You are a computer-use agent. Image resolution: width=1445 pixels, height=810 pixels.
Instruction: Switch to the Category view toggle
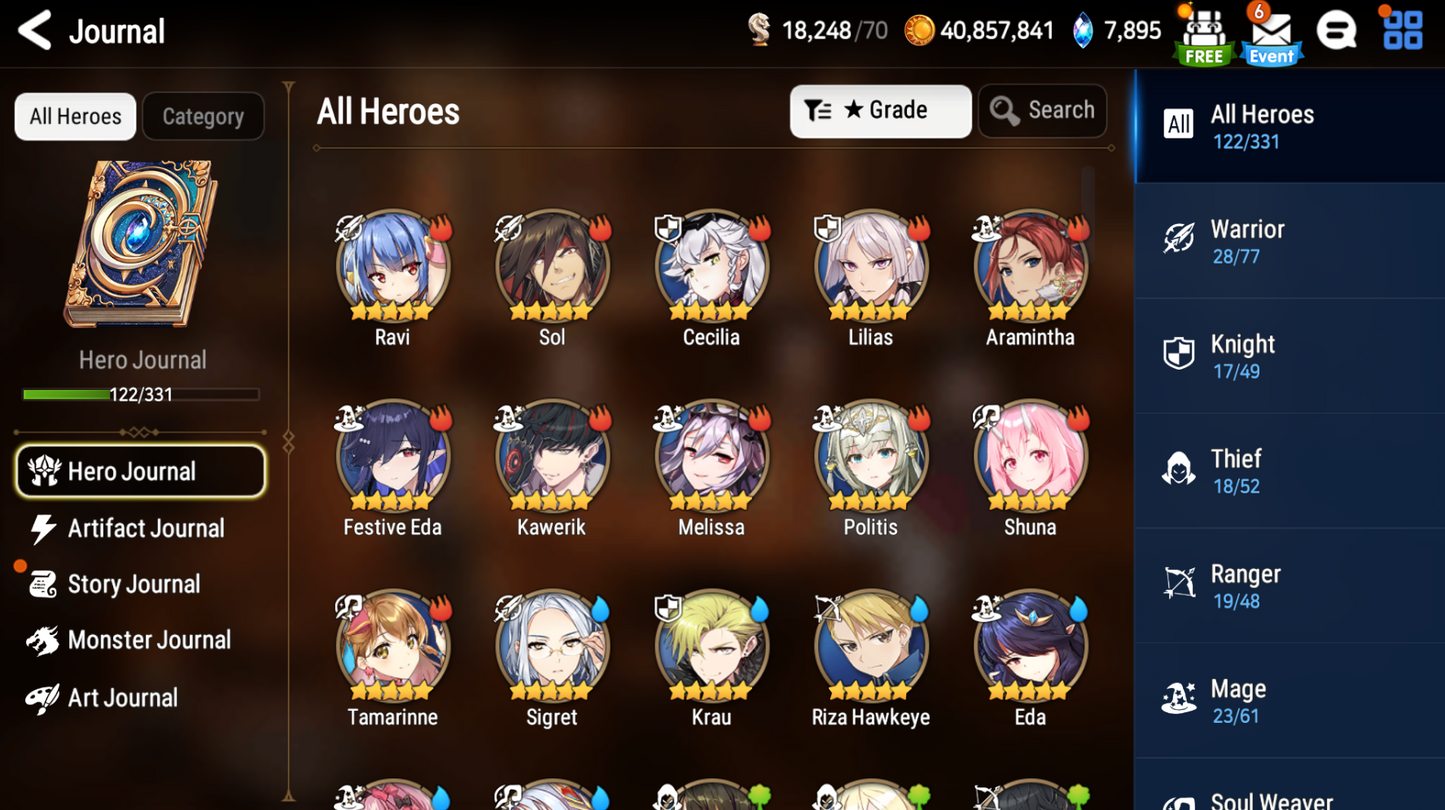click(x=203, y=116)
